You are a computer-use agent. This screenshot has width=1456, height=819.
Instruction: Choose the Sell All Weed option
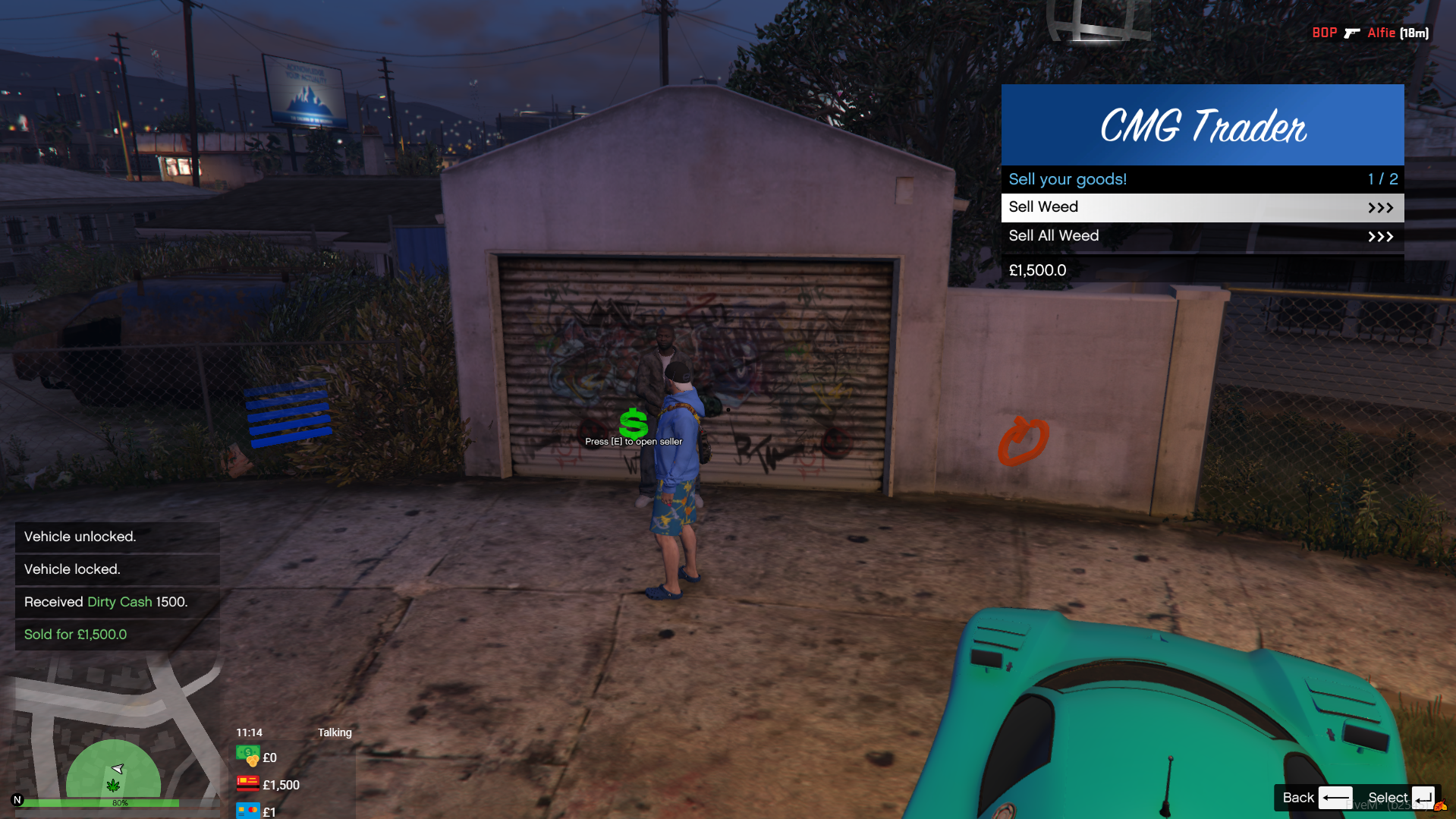(1202, 236)
